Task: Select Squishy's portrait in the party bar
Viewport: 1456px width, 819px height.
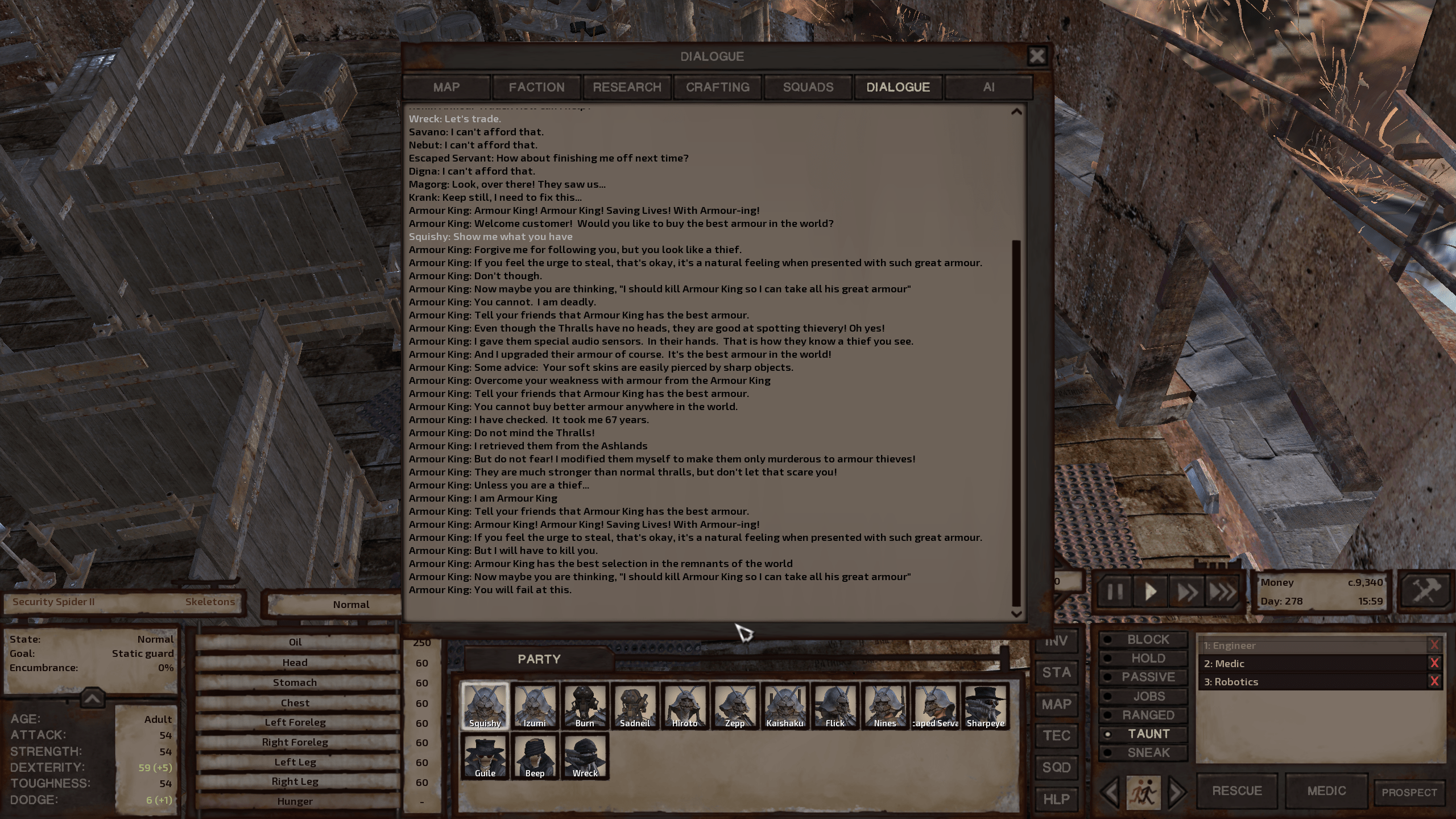Action: coord(485,705)
